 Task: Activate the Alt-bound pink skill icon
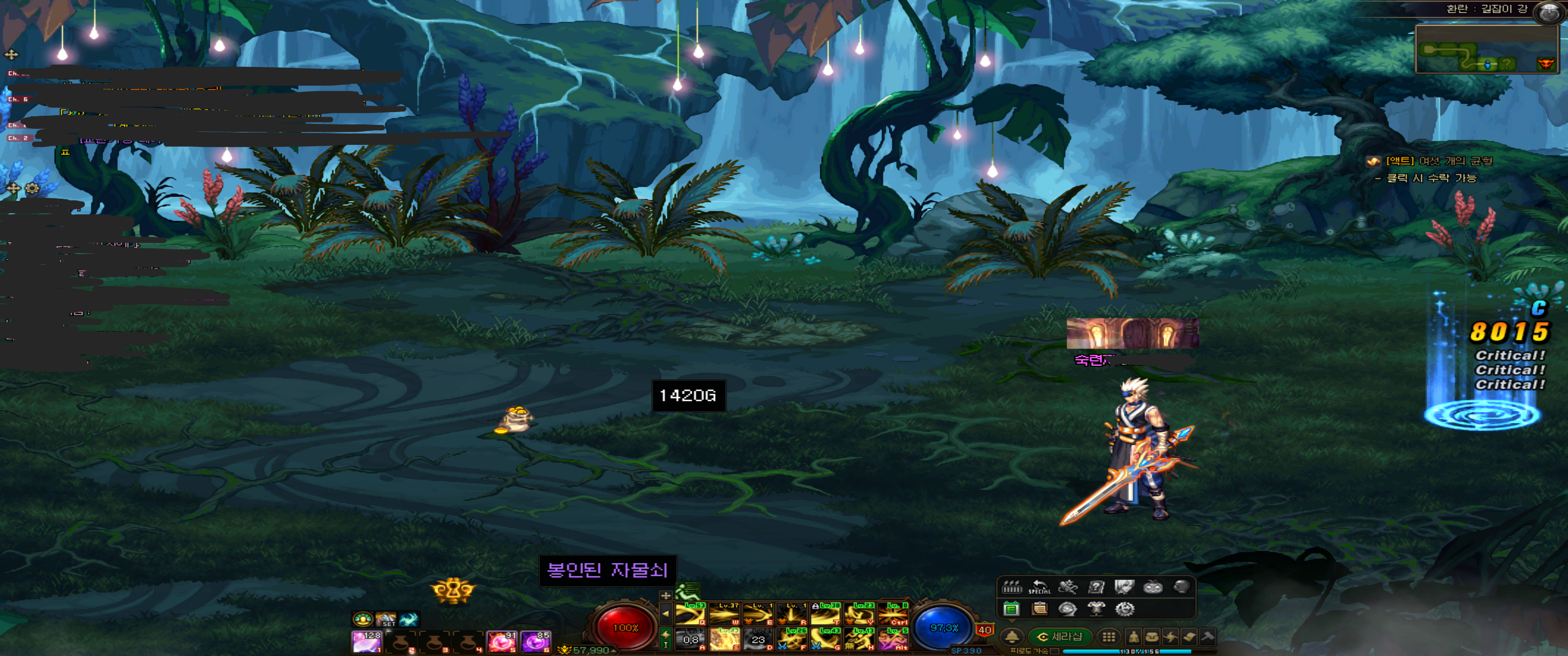(893, 640)
